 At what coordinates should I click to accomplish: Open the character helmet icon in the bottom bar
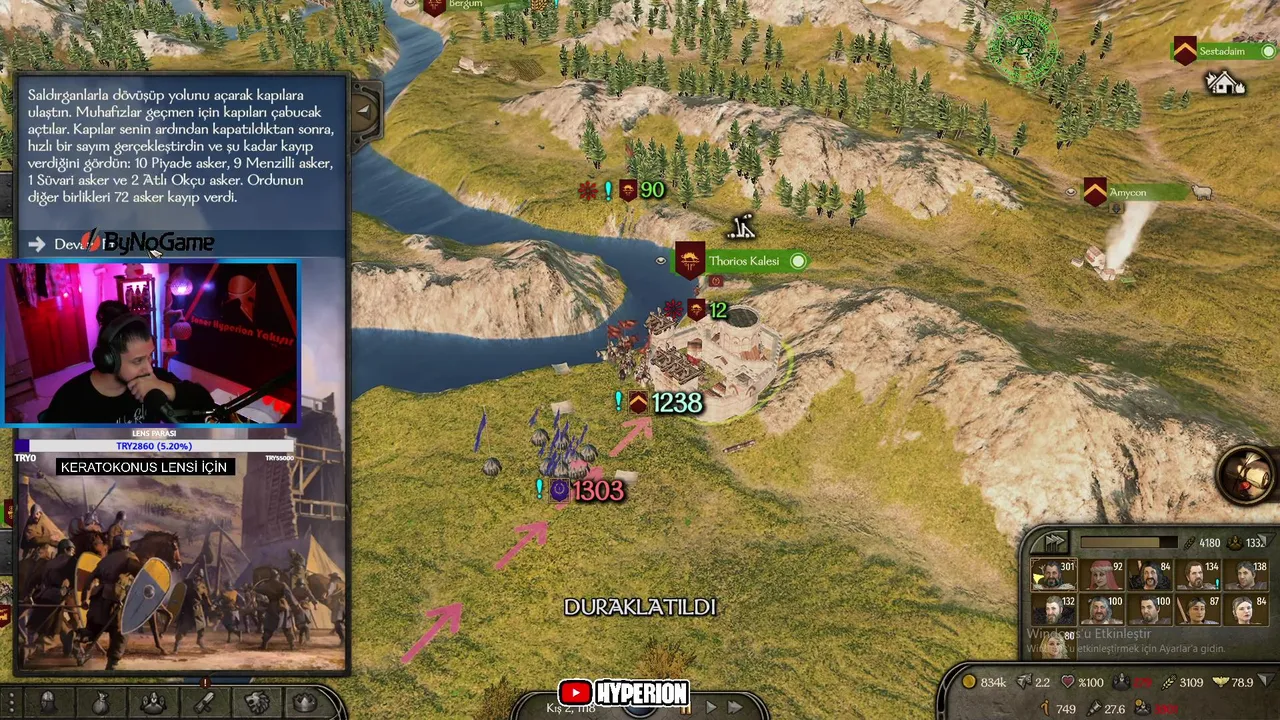(48, 703)
